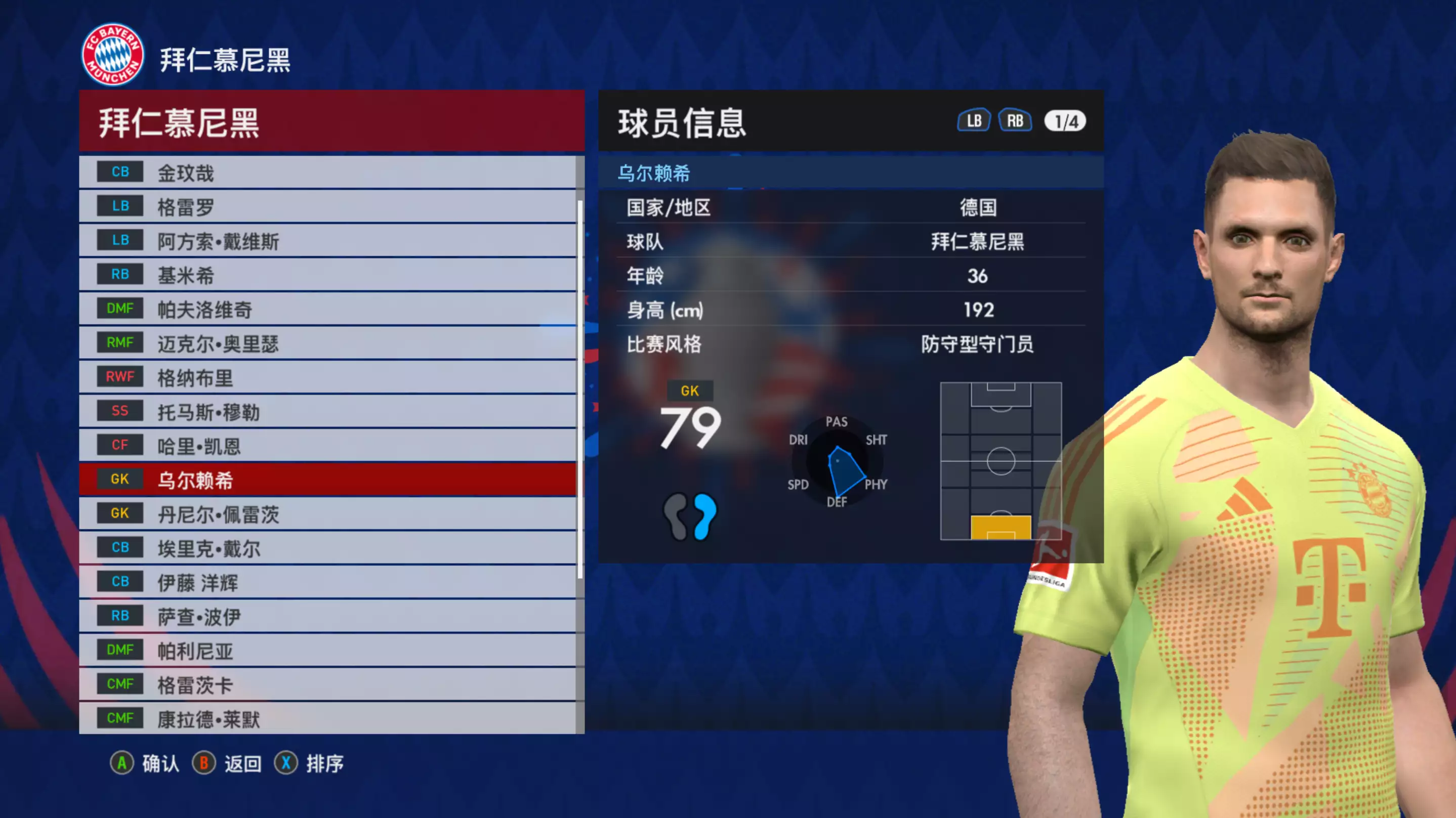
Task: Select defensive midfielder 帕利尼亚
Action: point(328,651)
